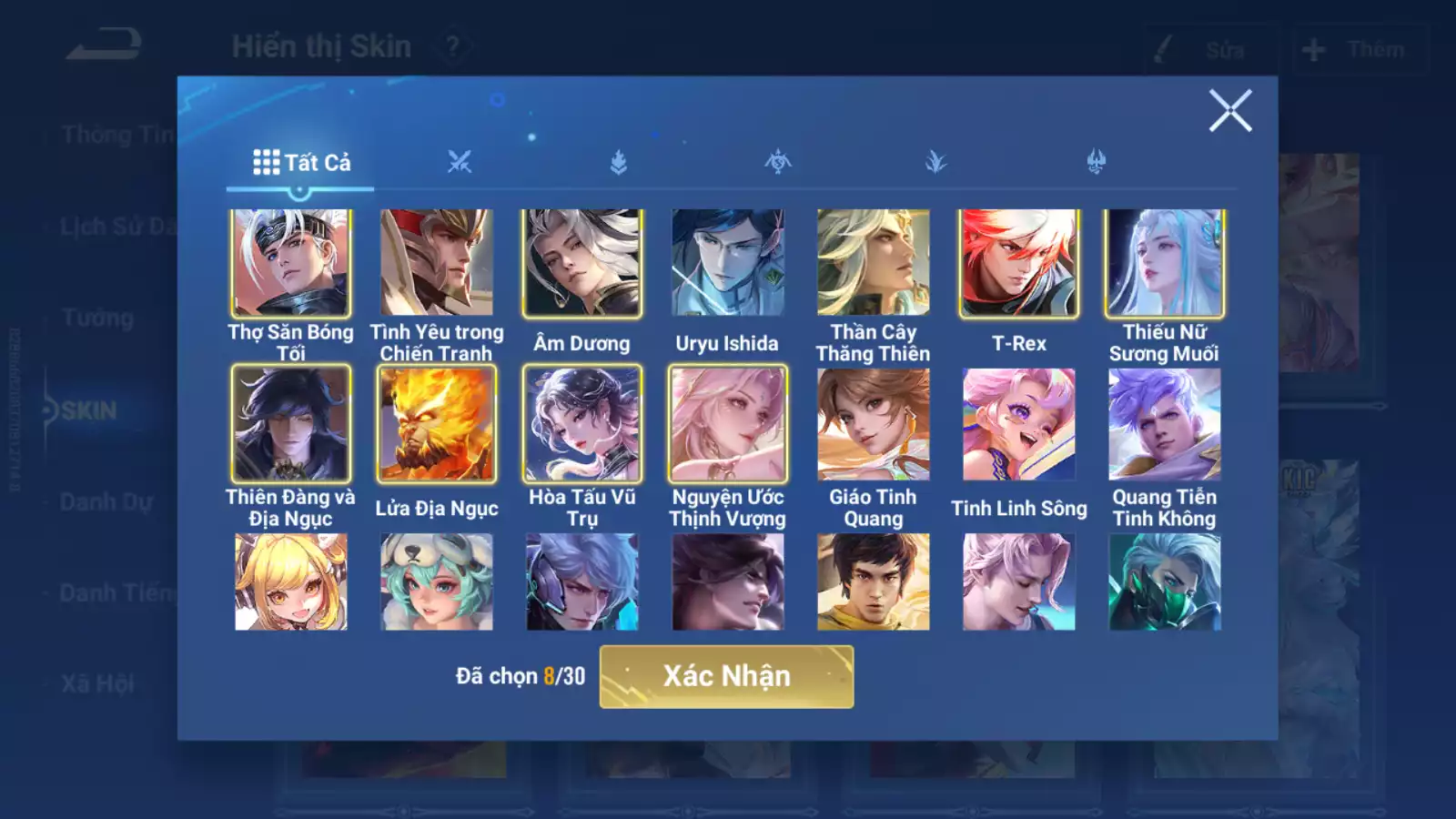Viewport: 1456px width, 819px height.
Task: Switch to the Tất Cả tab
Action: click(300, 162)
